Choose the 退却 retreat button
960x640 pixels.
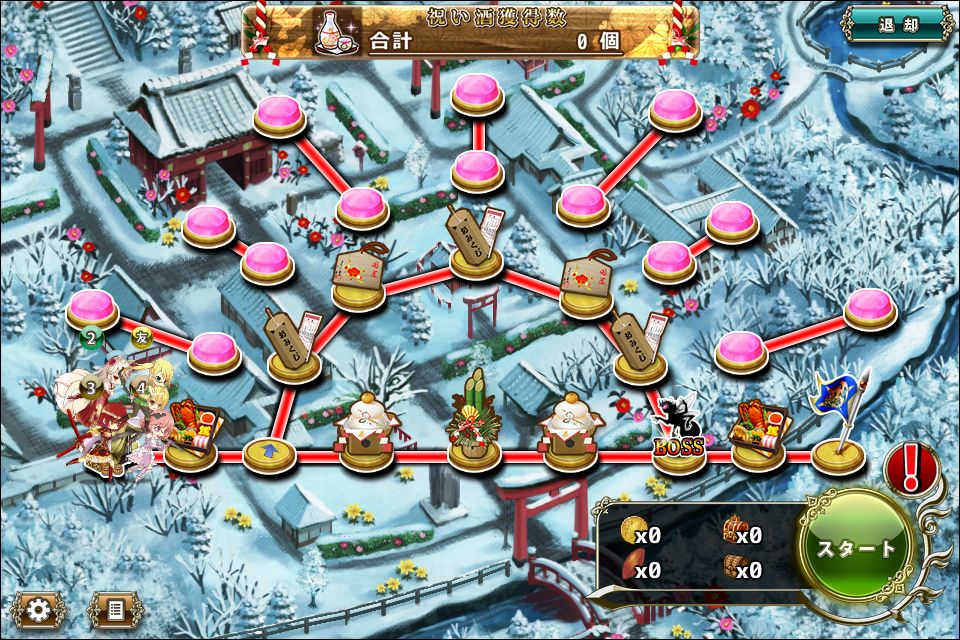point(896,25)
